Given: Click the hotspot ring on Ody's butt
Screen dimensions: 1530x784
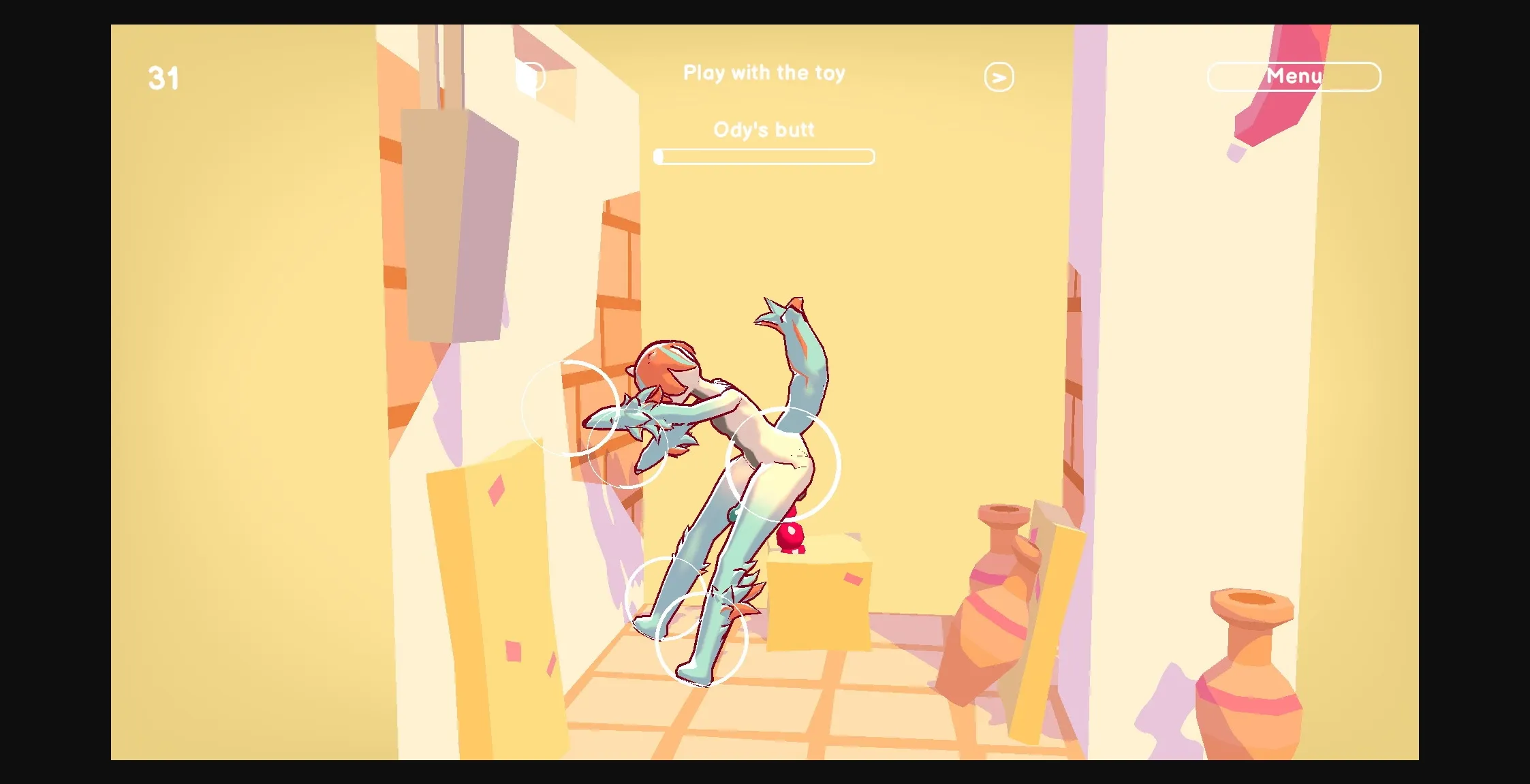Looking at the screenshot, I should [x=782, y=463].
